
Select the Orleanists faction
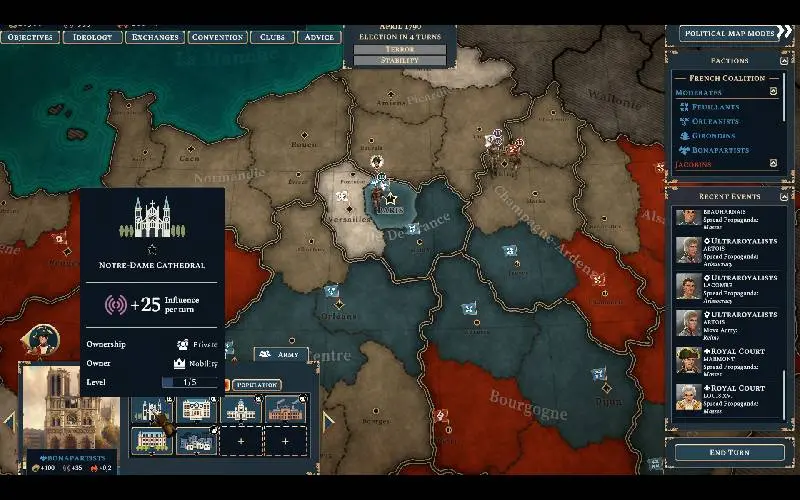coord(712,121)
